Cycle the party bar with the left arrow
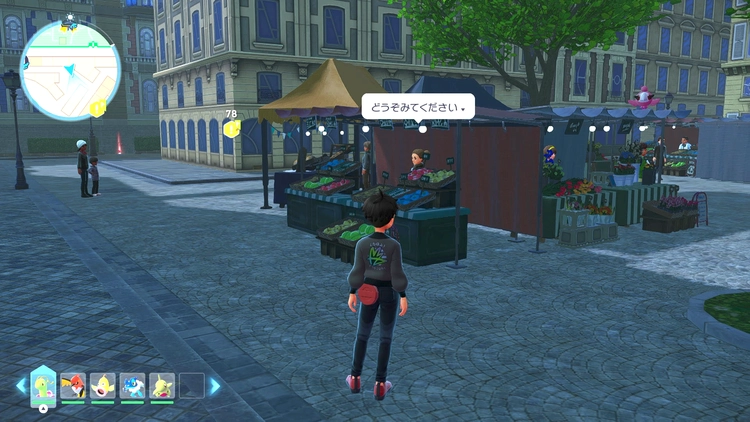750x422 pixels. (20, 386)
